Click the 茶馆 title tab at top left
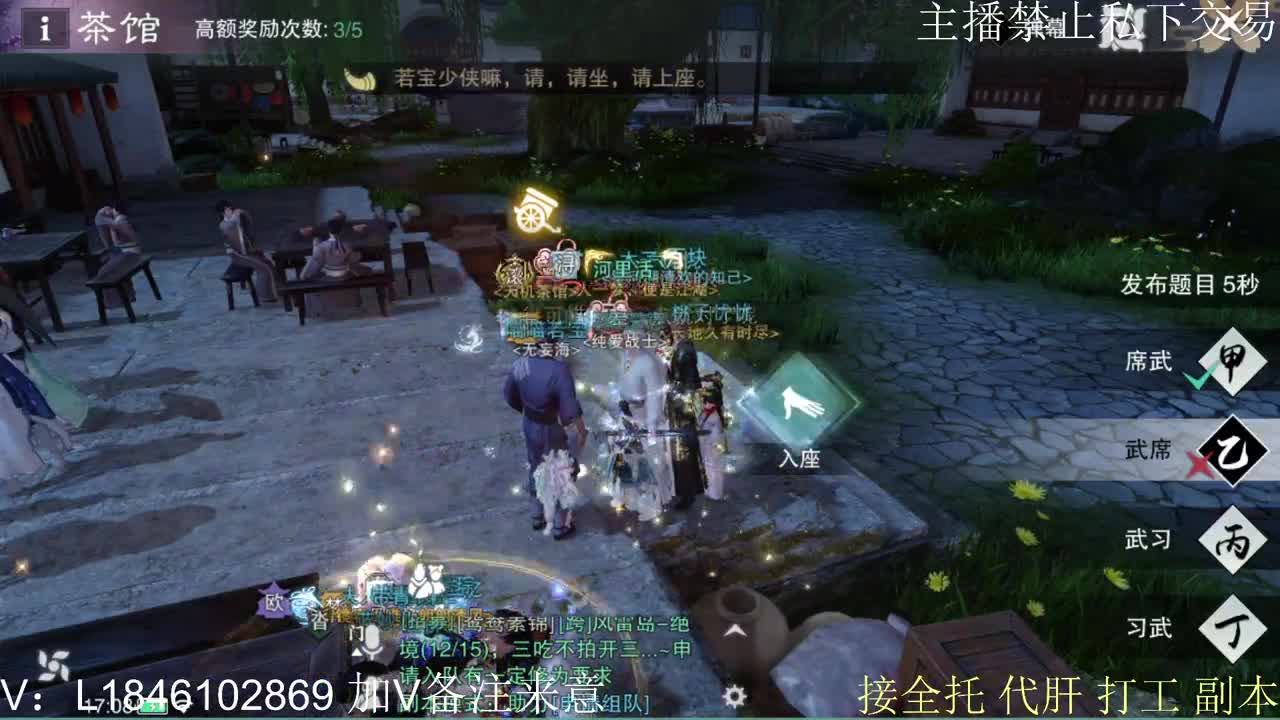 tap(113, 28)
